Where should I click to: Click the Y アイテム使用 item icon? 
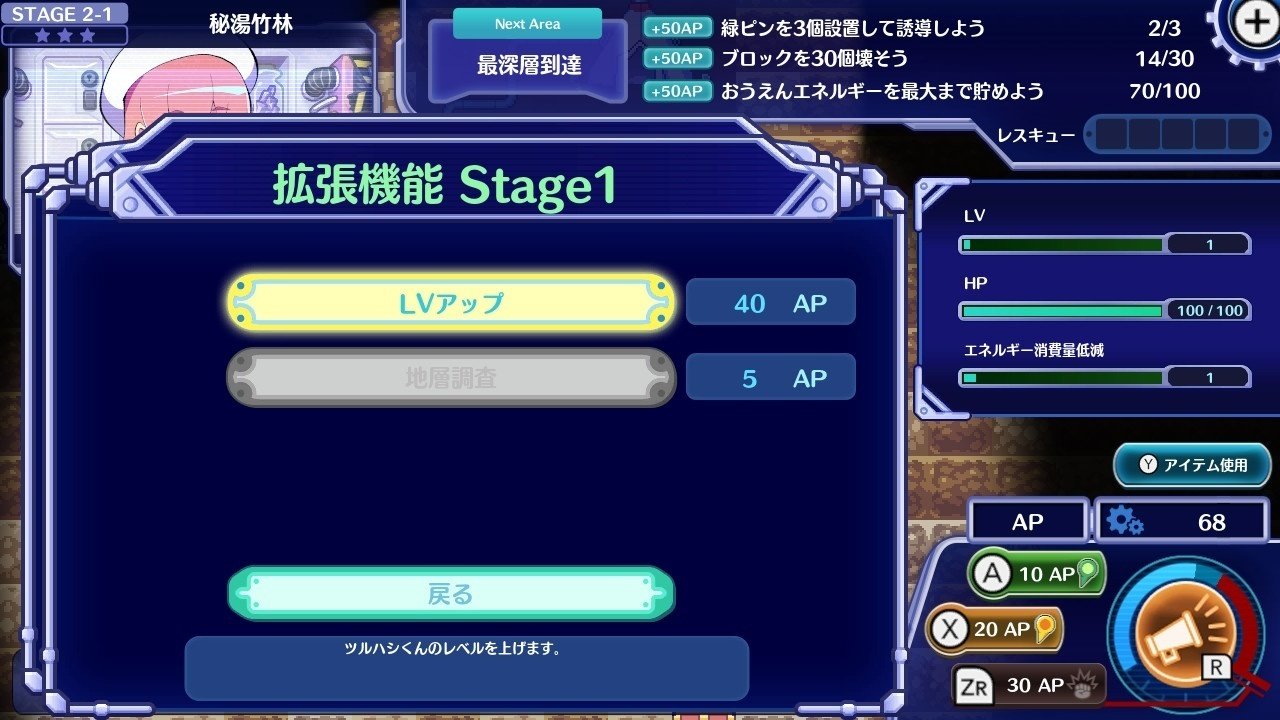1190,465
